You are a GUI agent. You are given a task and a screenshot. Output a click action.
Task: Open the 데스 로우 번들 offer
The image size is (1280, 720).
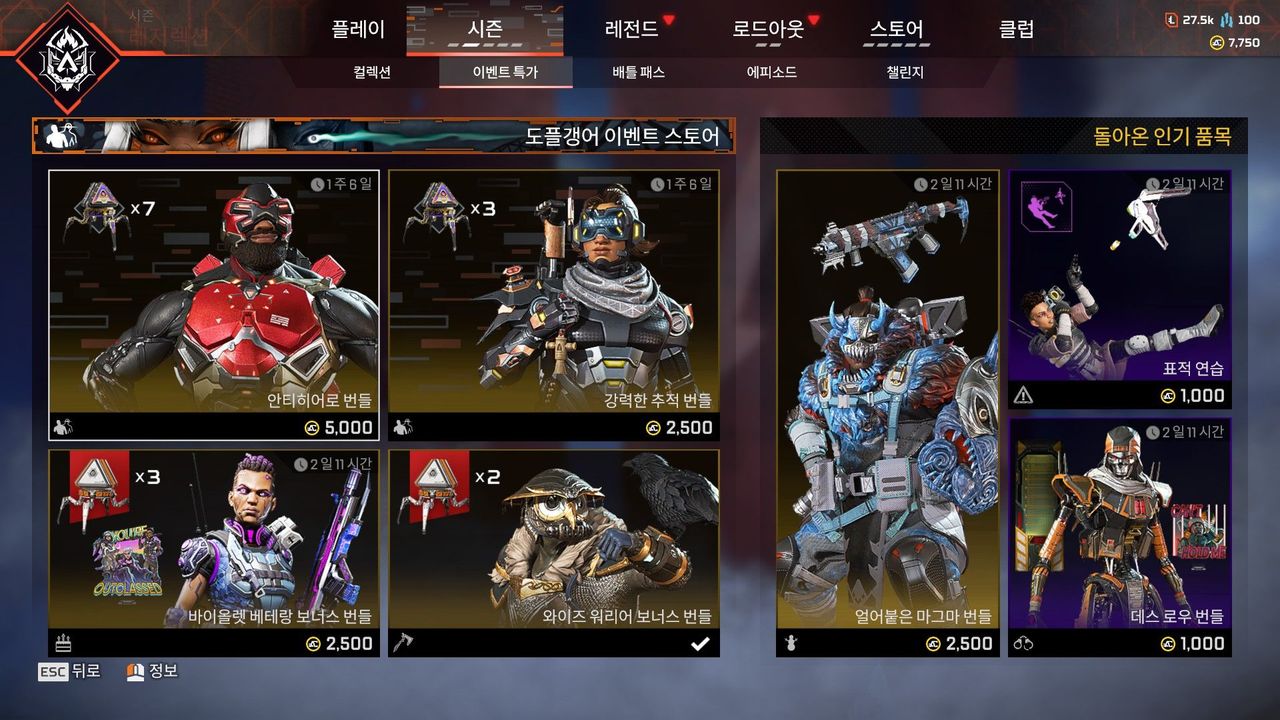click(x=1120, y=537)
